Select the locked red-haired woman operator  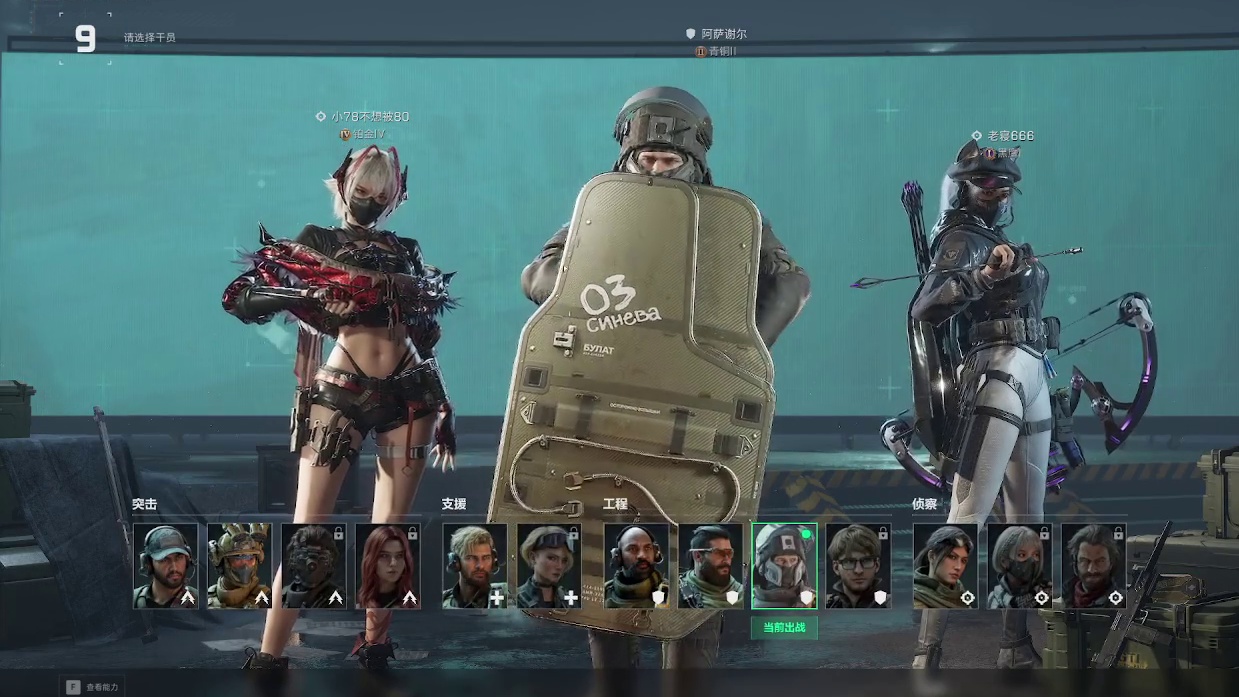click(388, 566)
